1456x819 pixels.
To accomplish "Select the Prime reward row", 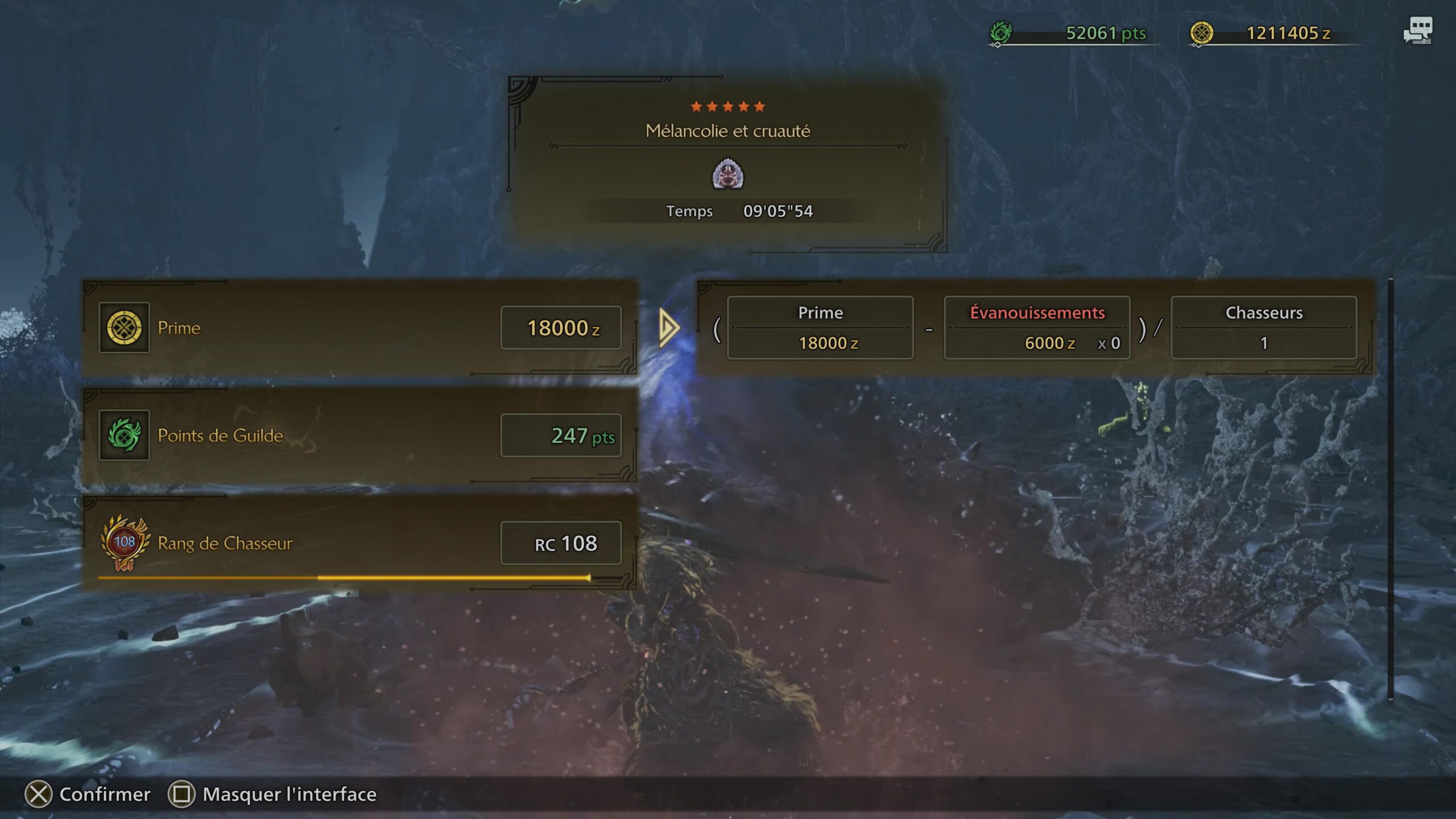I will click(359, 328).
